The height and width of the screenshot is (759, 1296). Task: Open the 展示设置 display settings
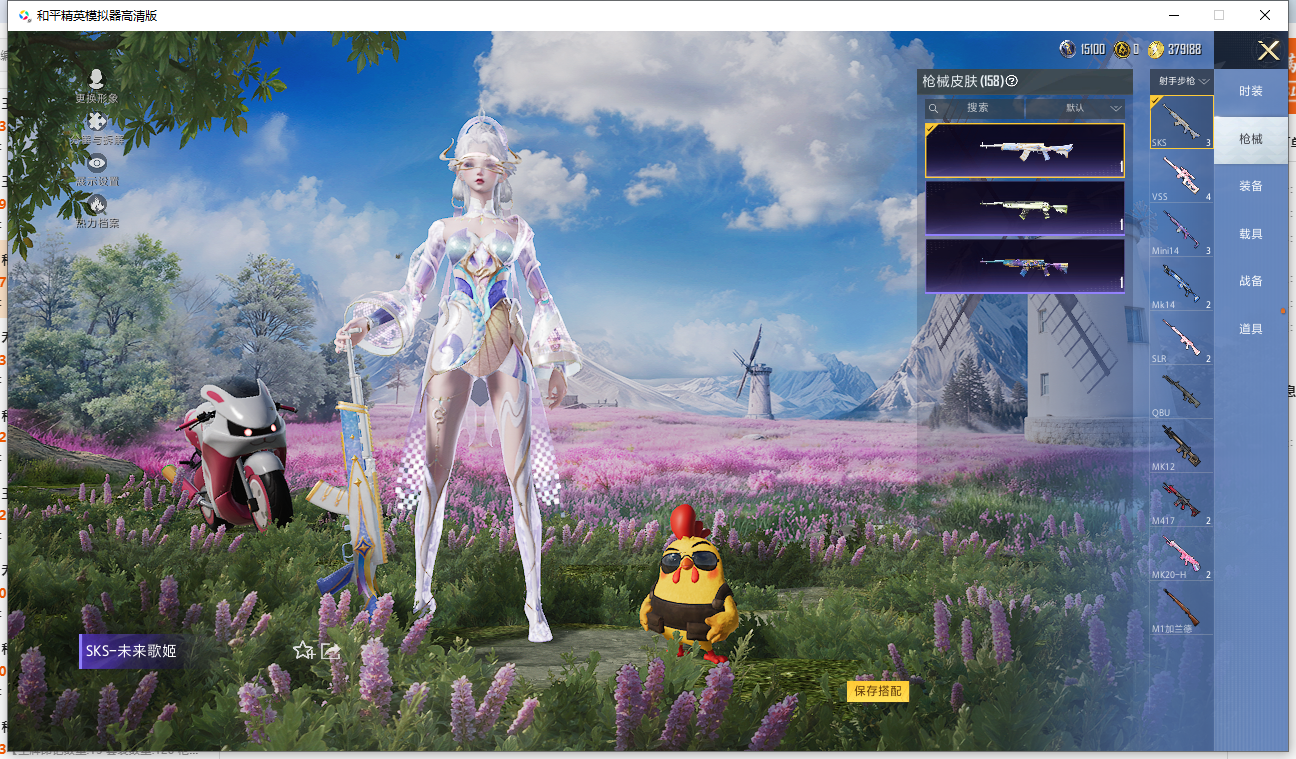[96, 169]
